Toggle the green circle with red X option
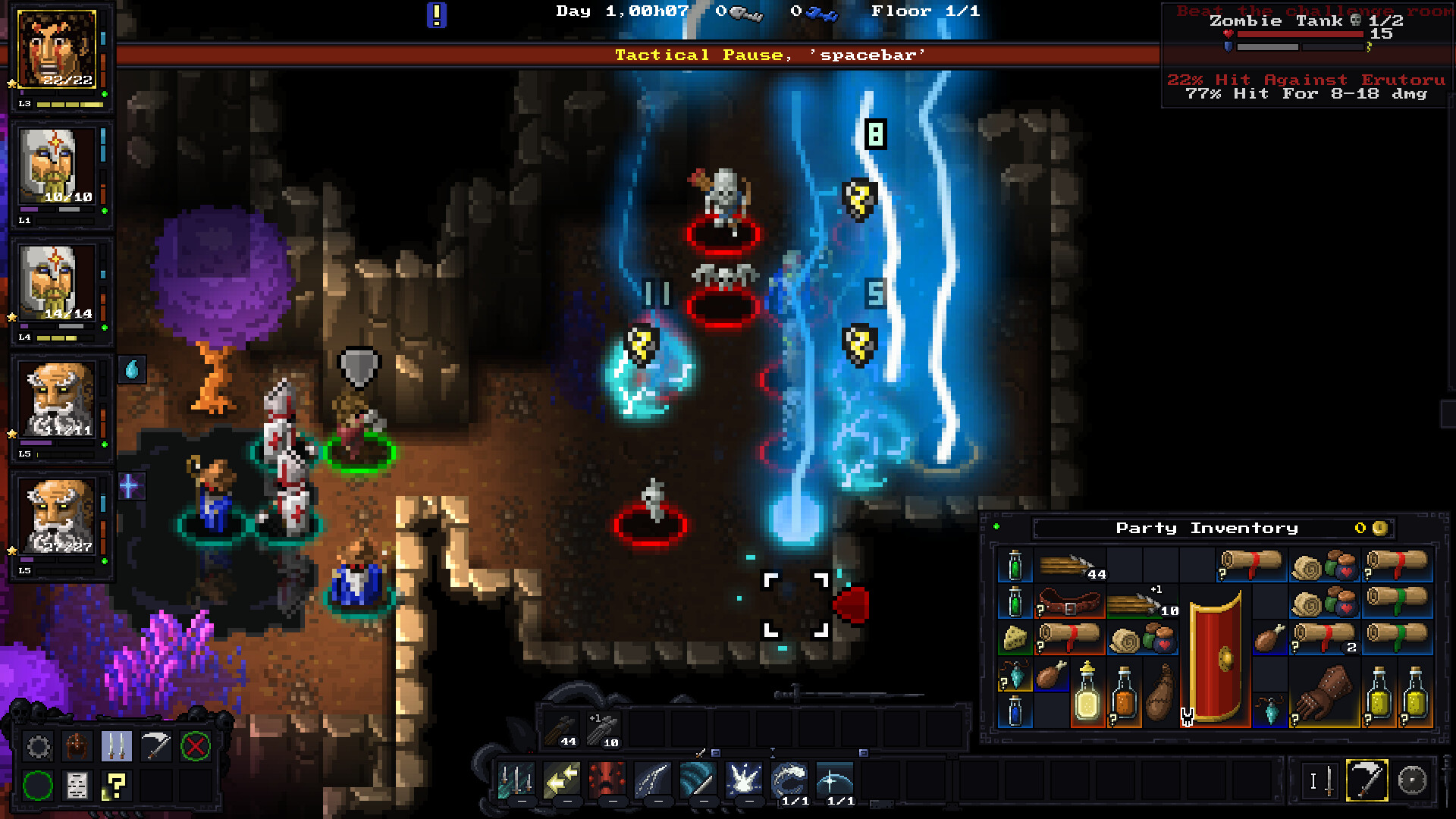This screenshot has height=819, width=1456. pos(194,746)
